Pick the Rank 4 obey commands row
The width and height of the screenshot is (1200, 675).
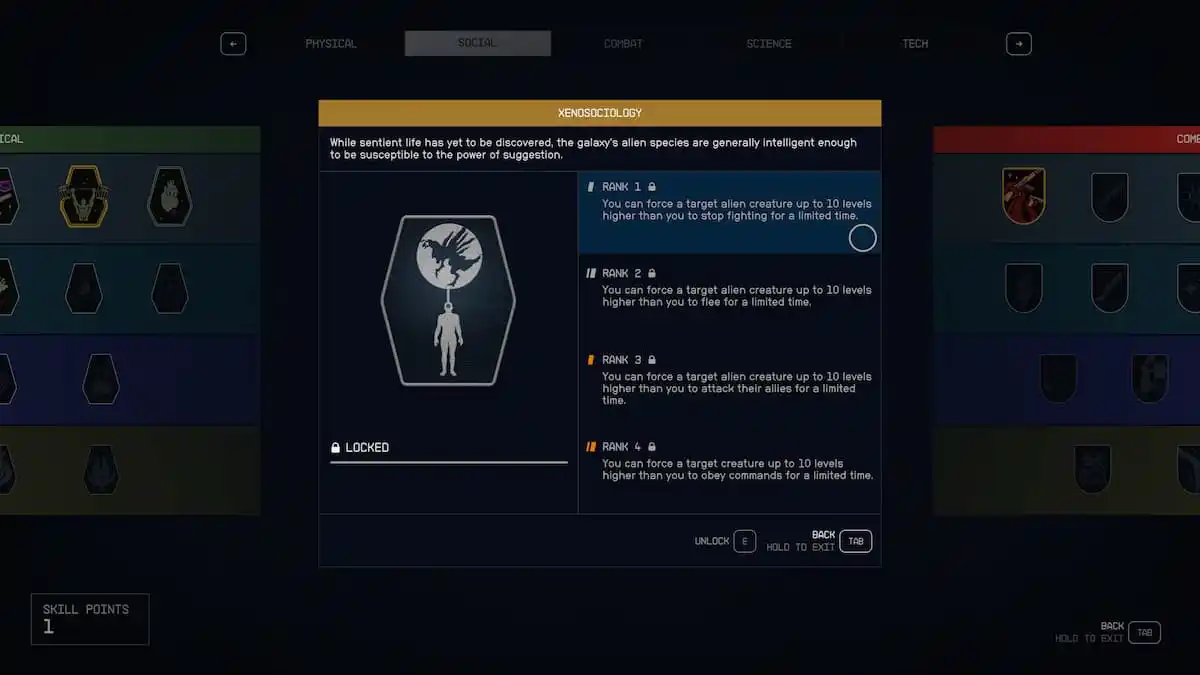tap(729, 465)
